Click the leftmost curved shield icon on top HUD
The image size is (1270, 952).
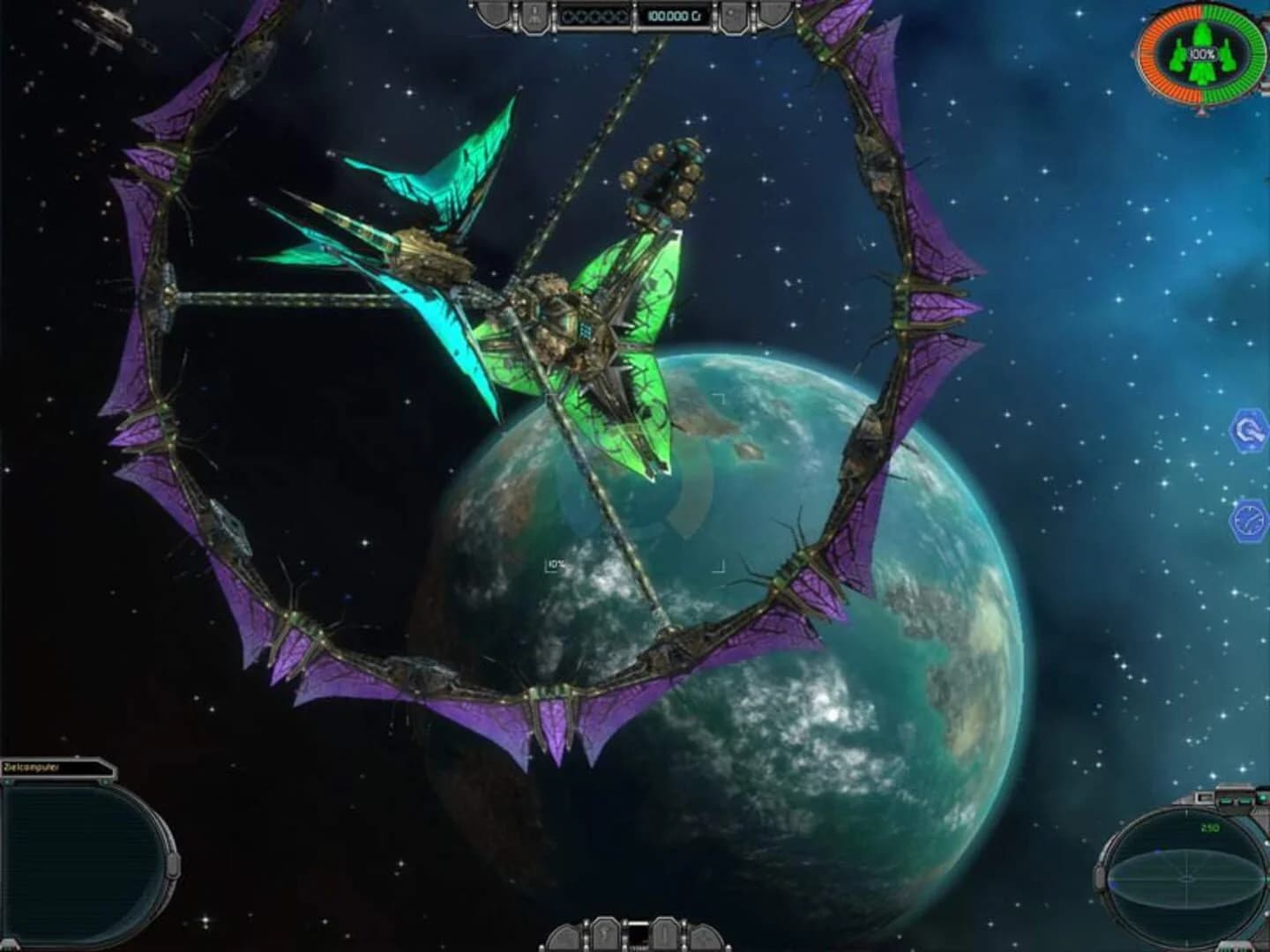(492, 12)
